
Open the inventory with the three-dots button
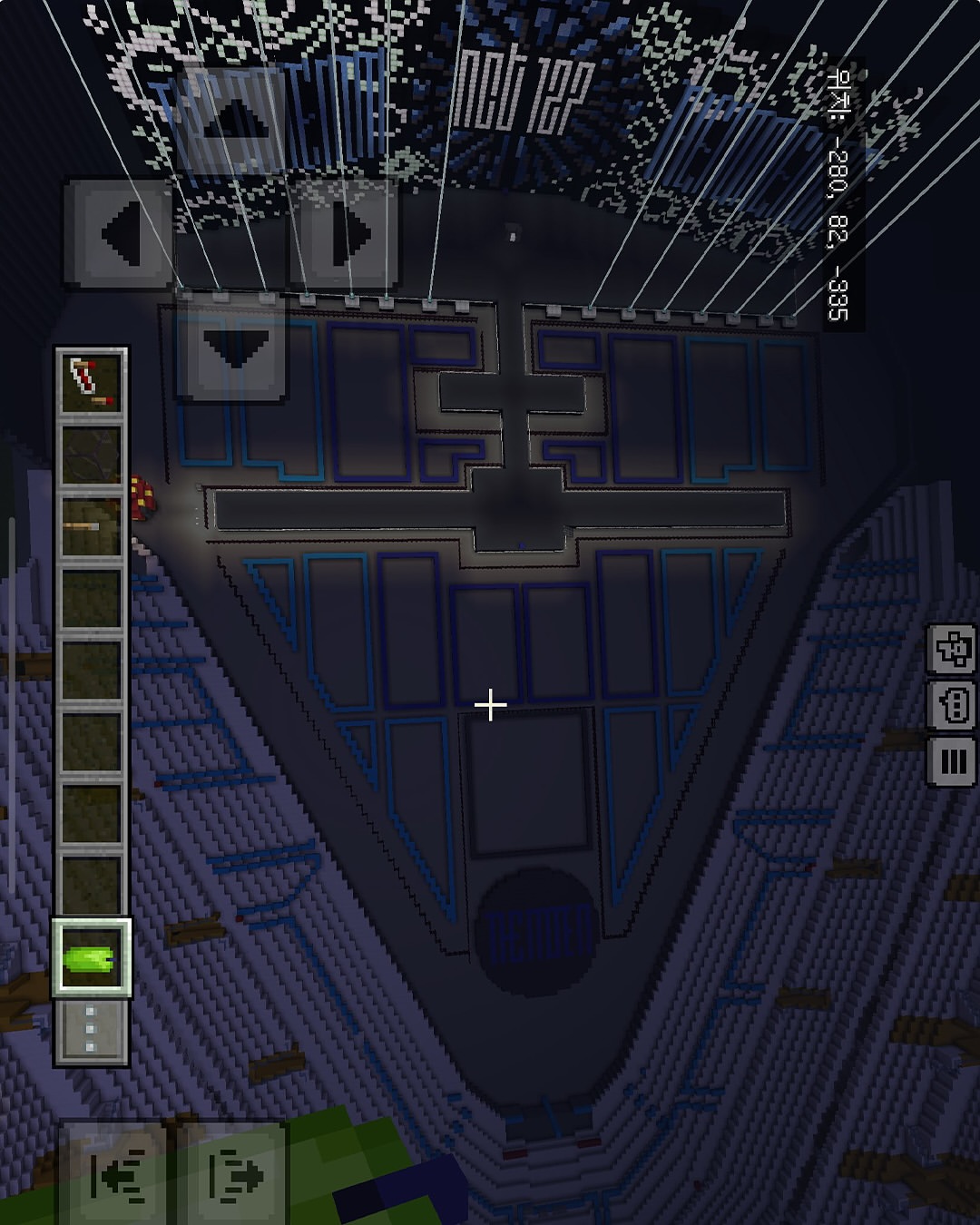91,1031
